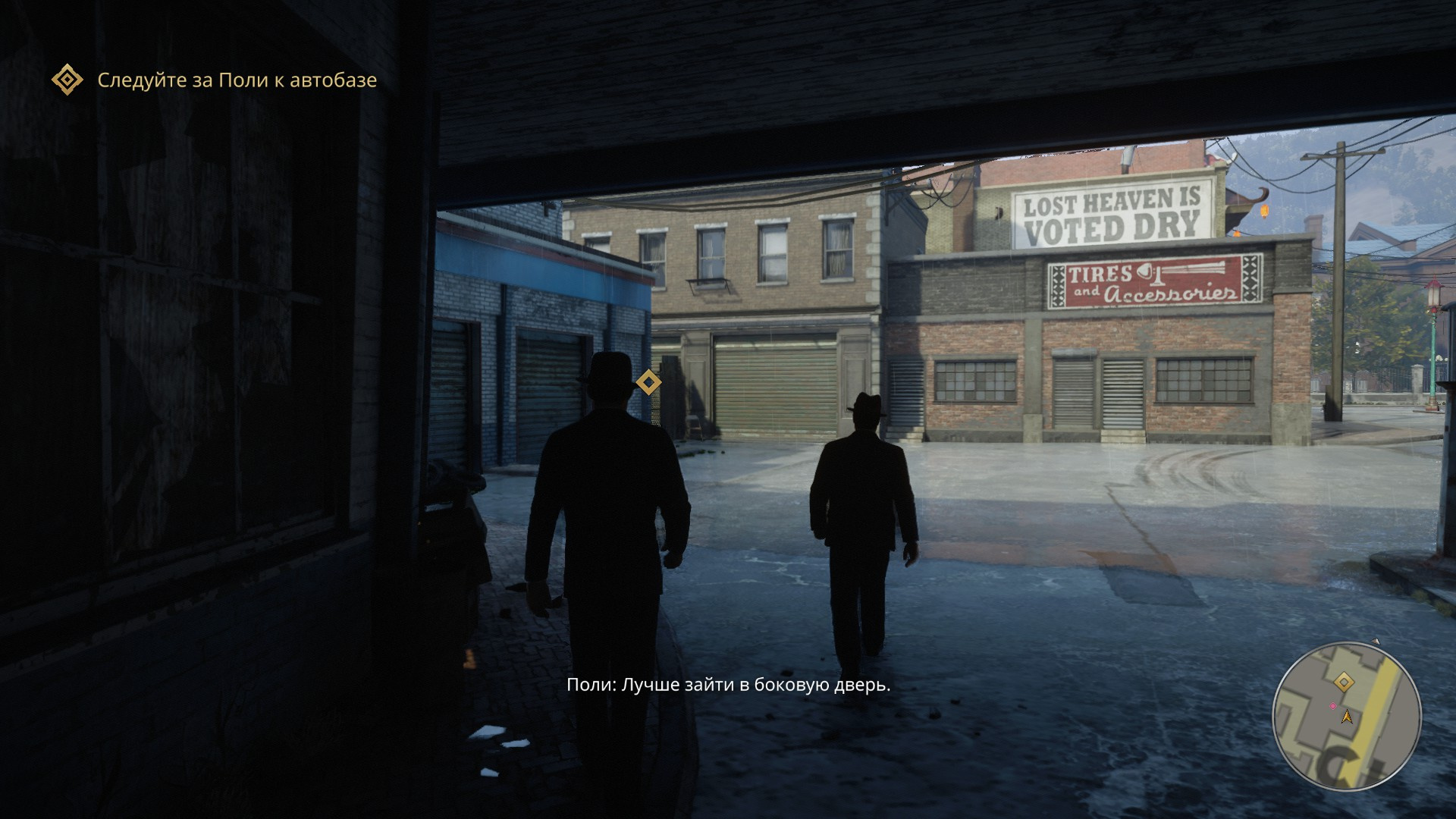The height and width of the screenshot is (819, 1456).
Task: Select the objective tracker diamond icon
Action: pyautogui.click(x=67, y=80)
